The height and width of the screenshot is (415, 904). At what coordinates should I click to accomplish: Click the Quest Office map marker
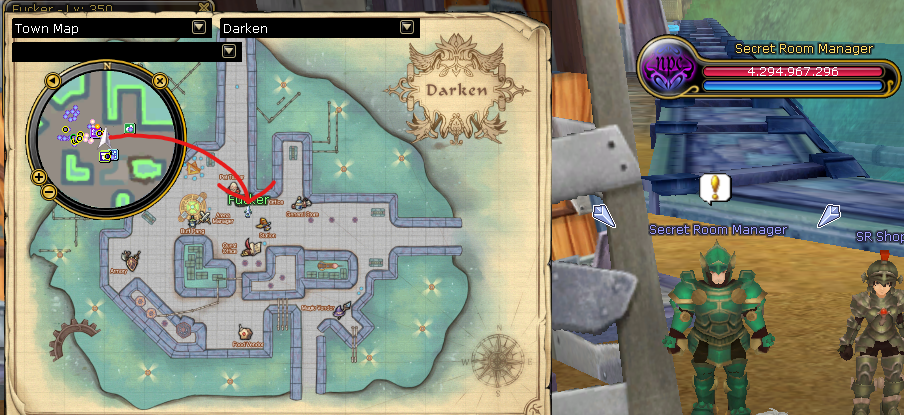click(253, 248)
